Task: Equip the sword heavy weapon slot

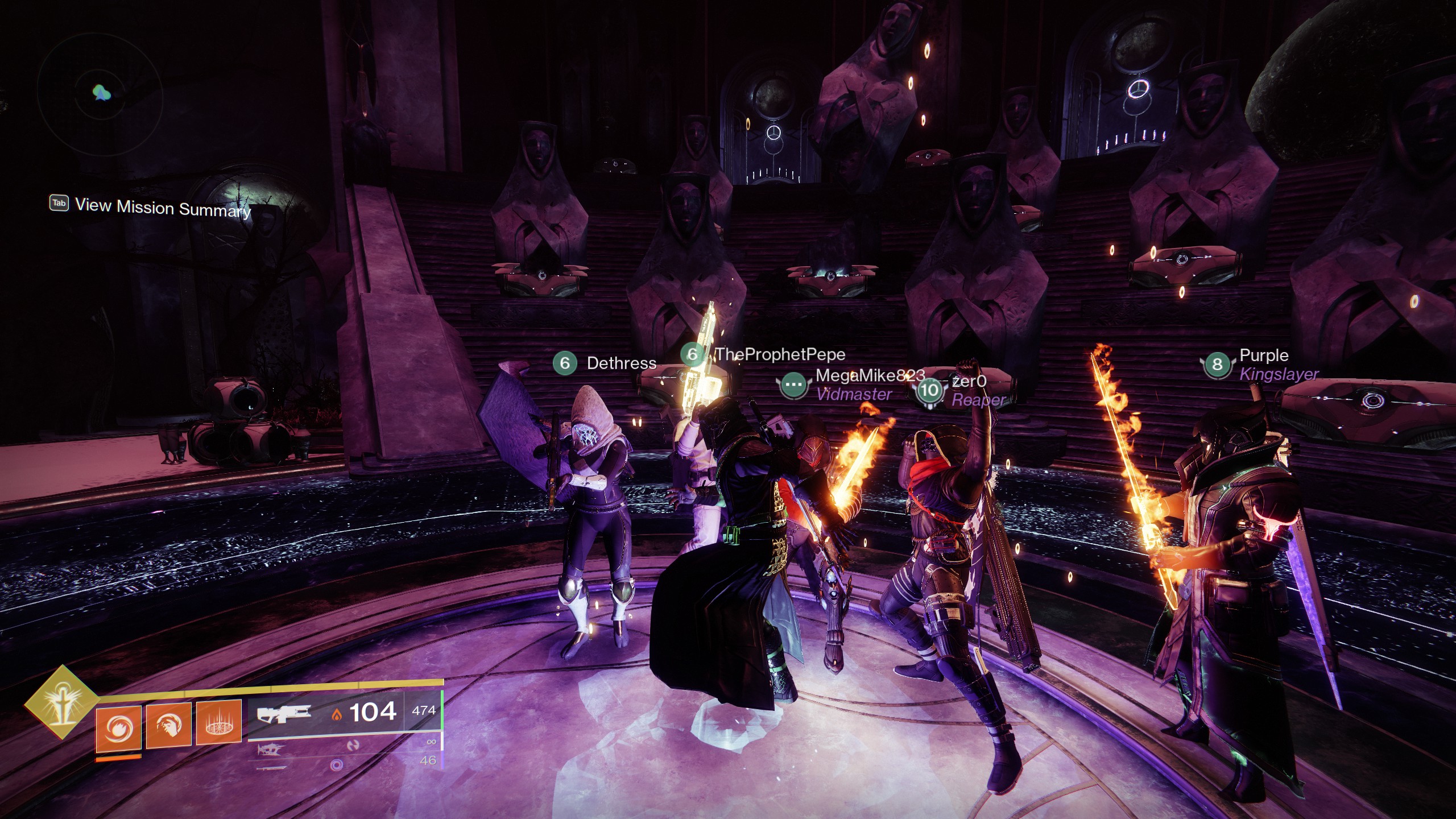Action: (x=271, y=768)
